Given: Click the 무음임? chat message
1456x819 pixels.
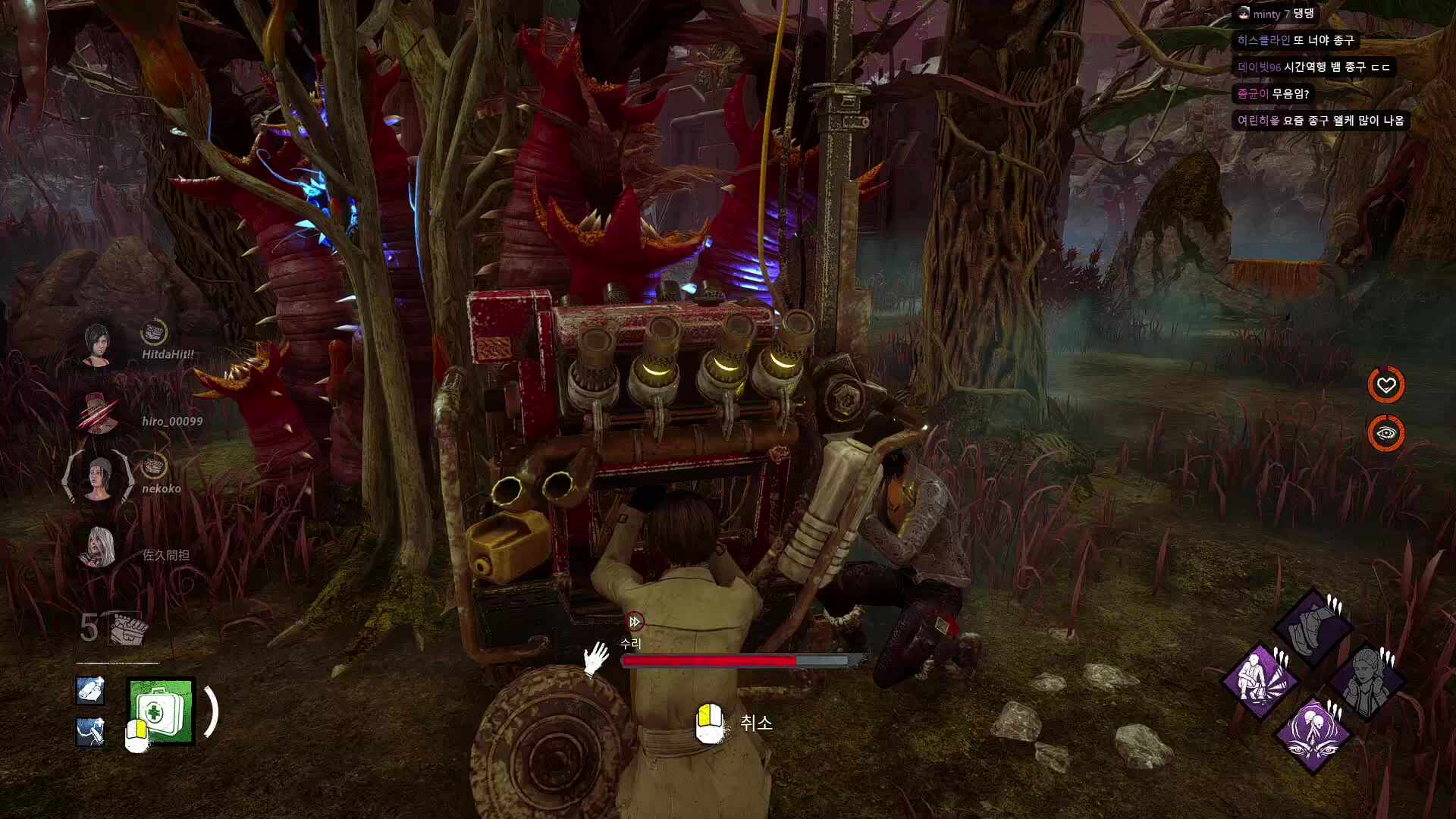Looking at the screenshot, I should (1273, 93).
